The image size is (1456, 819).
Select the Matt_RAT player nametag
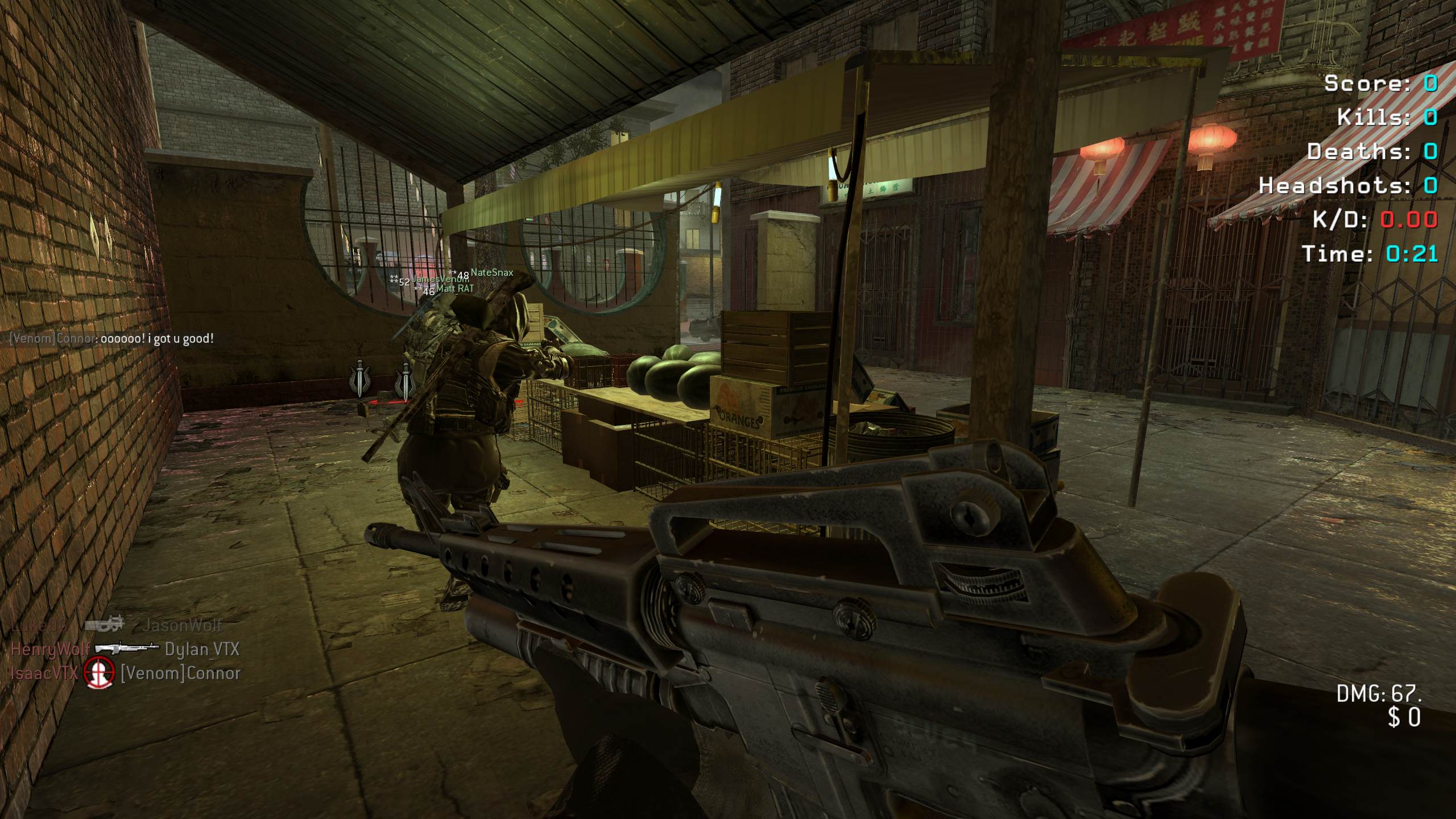[x=454, y=289]
